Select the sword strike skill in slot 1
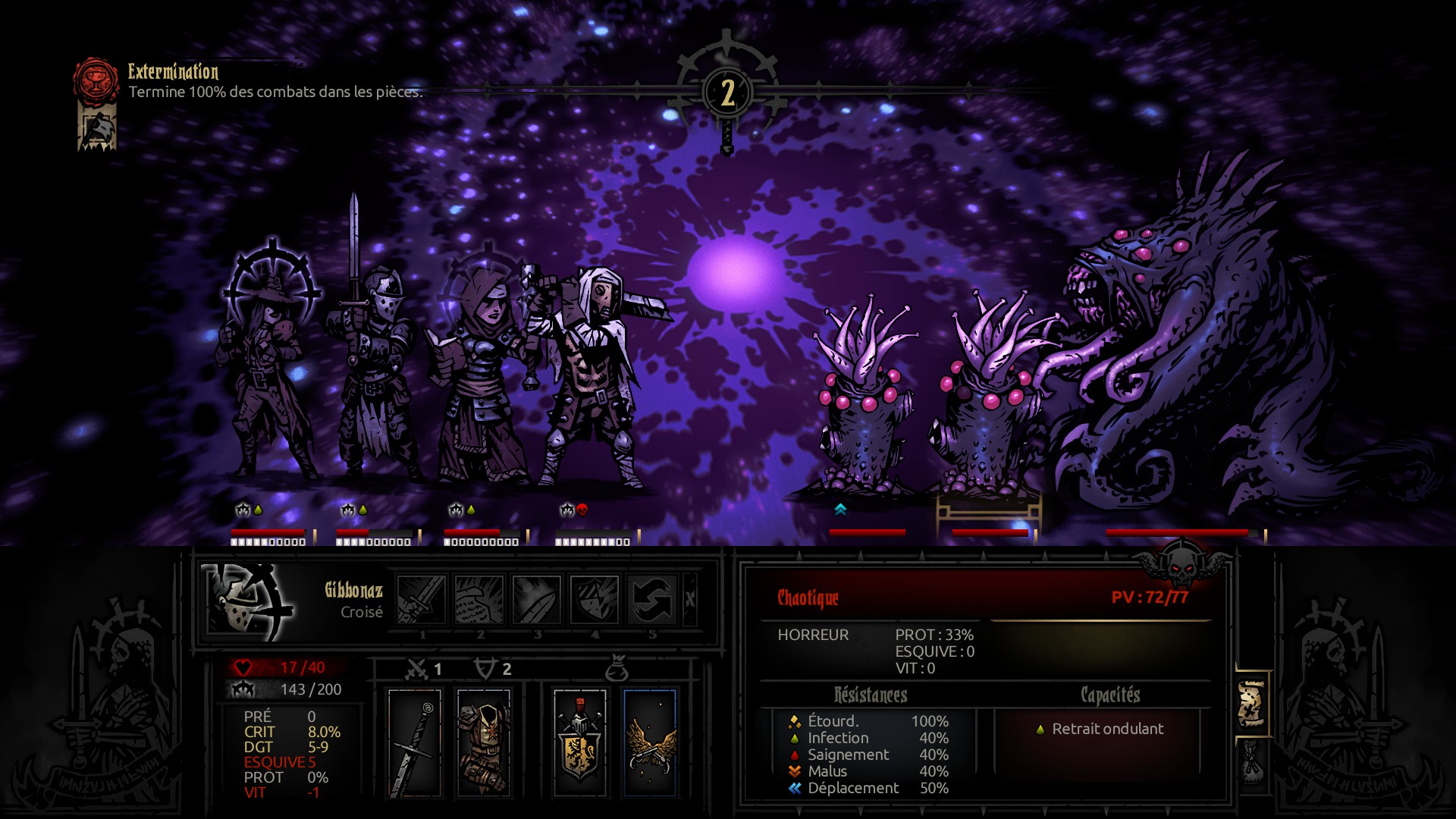This screenshot has width=1456, height=819. click(x=422, y=599)
